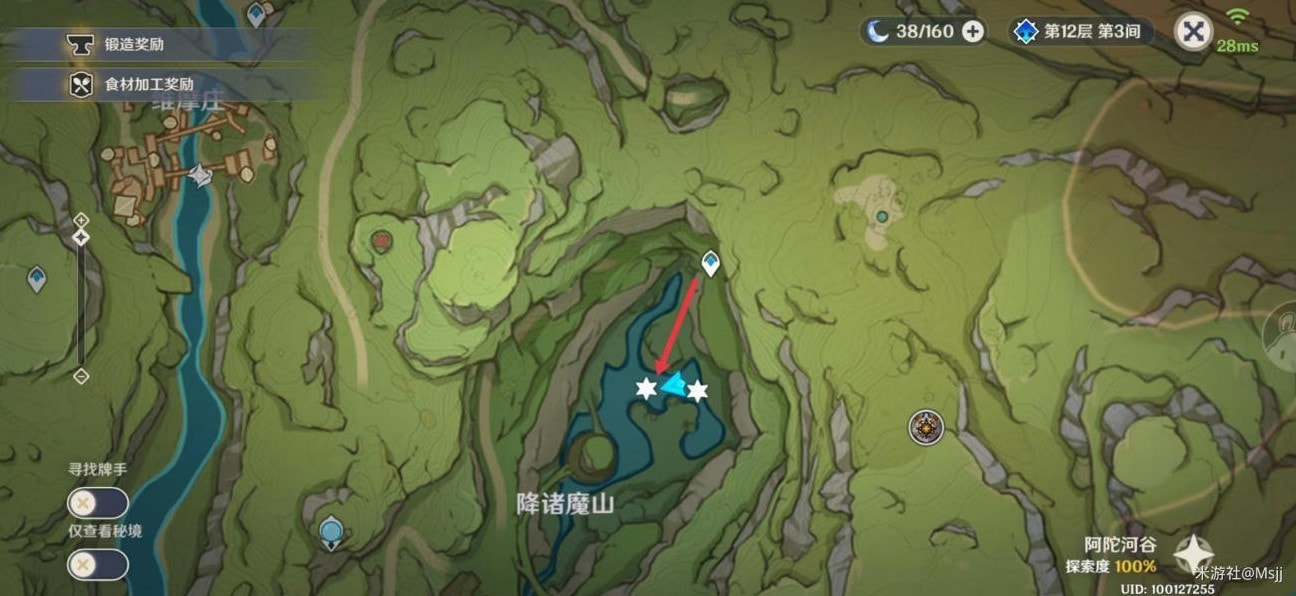Zoom in using the map zoom plus
The width and height of the screenshot is (1296, 596).
pyautogui.click(x=82, y=219)
